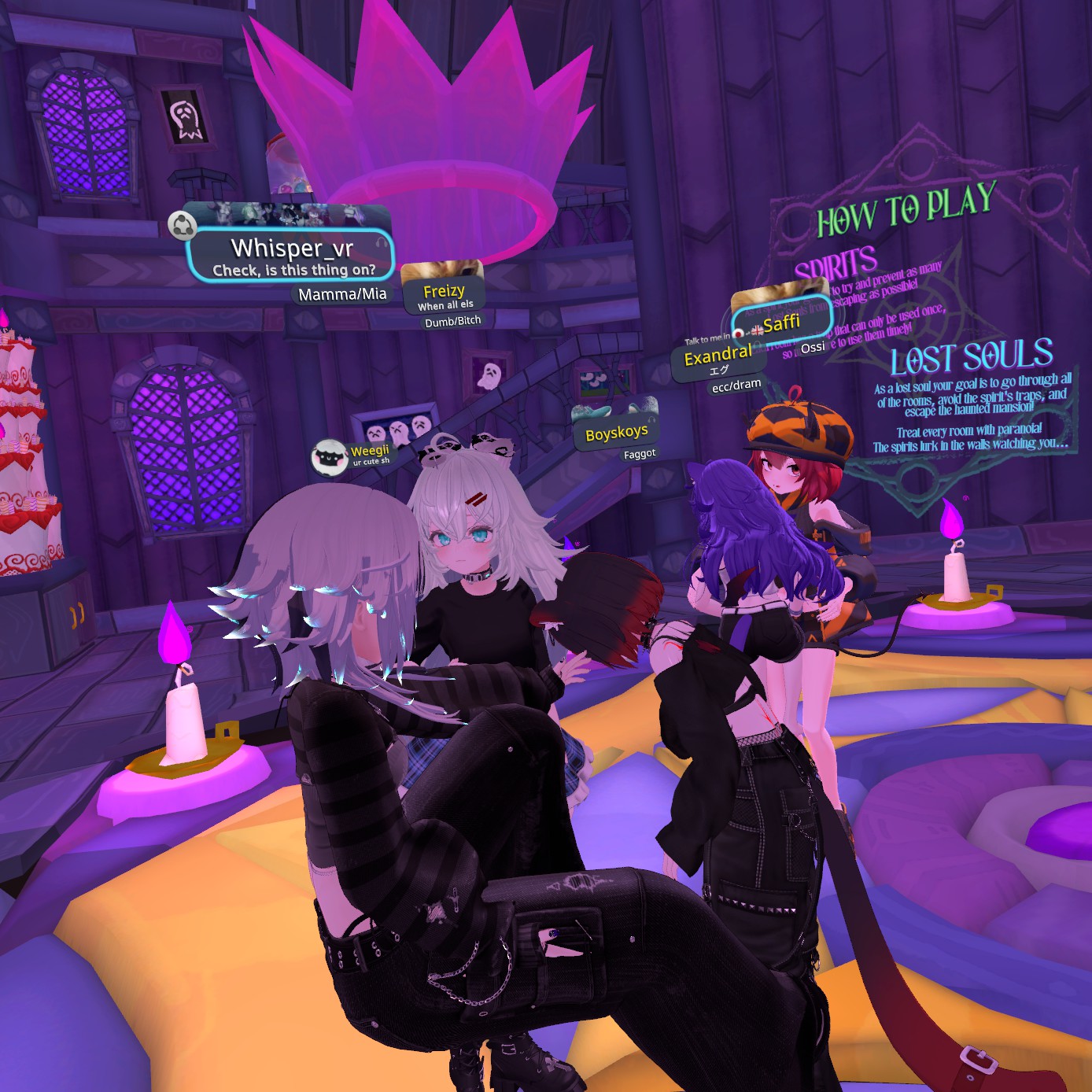The width and height of the screenshot is (1092, 1092).
Task: Choose the Saffi player nameplate
Action: tap(779, 323)
